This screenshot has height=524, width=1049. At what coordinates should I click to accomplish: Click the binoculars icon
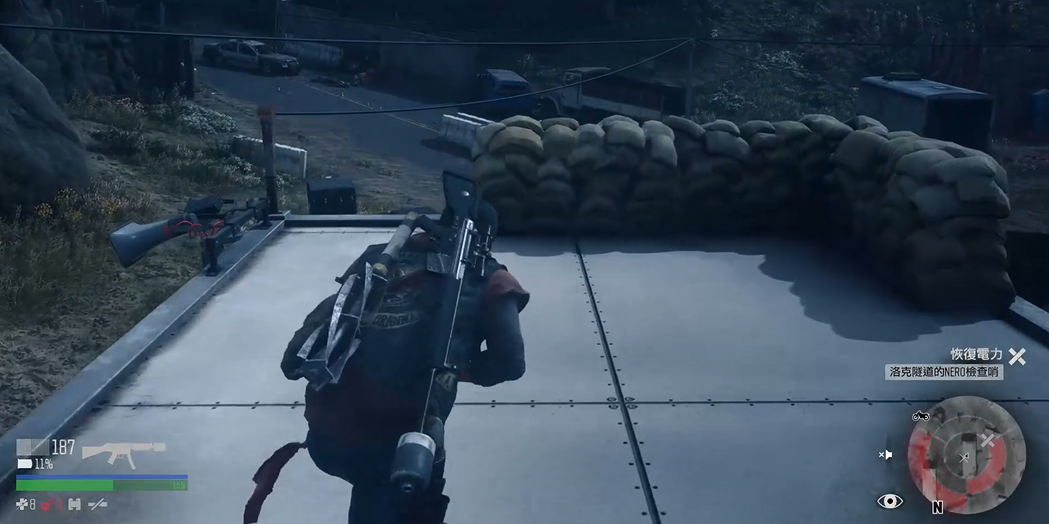click(74, 505)
